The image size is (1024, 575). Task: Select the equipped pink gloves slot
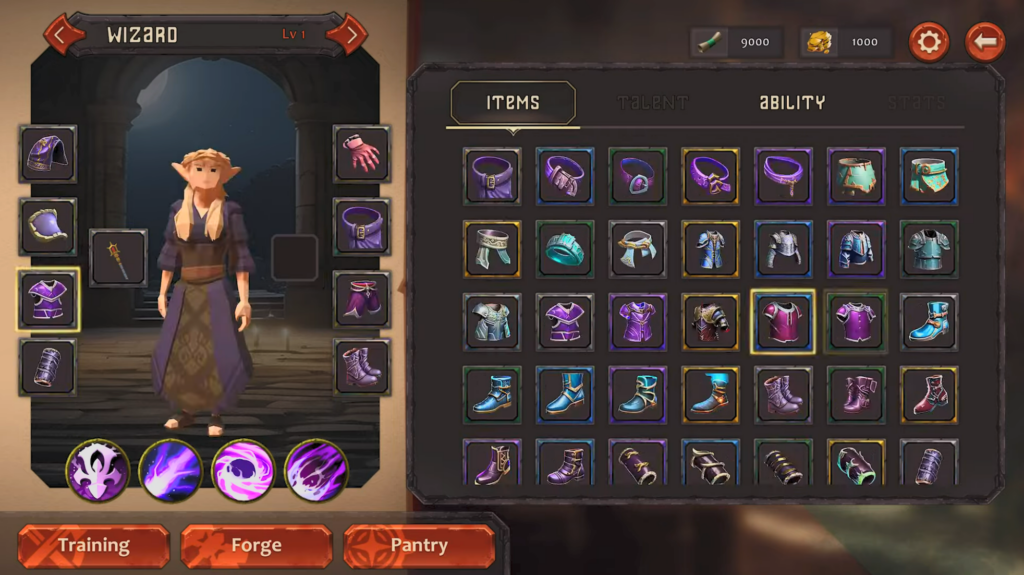pos(361,154)
